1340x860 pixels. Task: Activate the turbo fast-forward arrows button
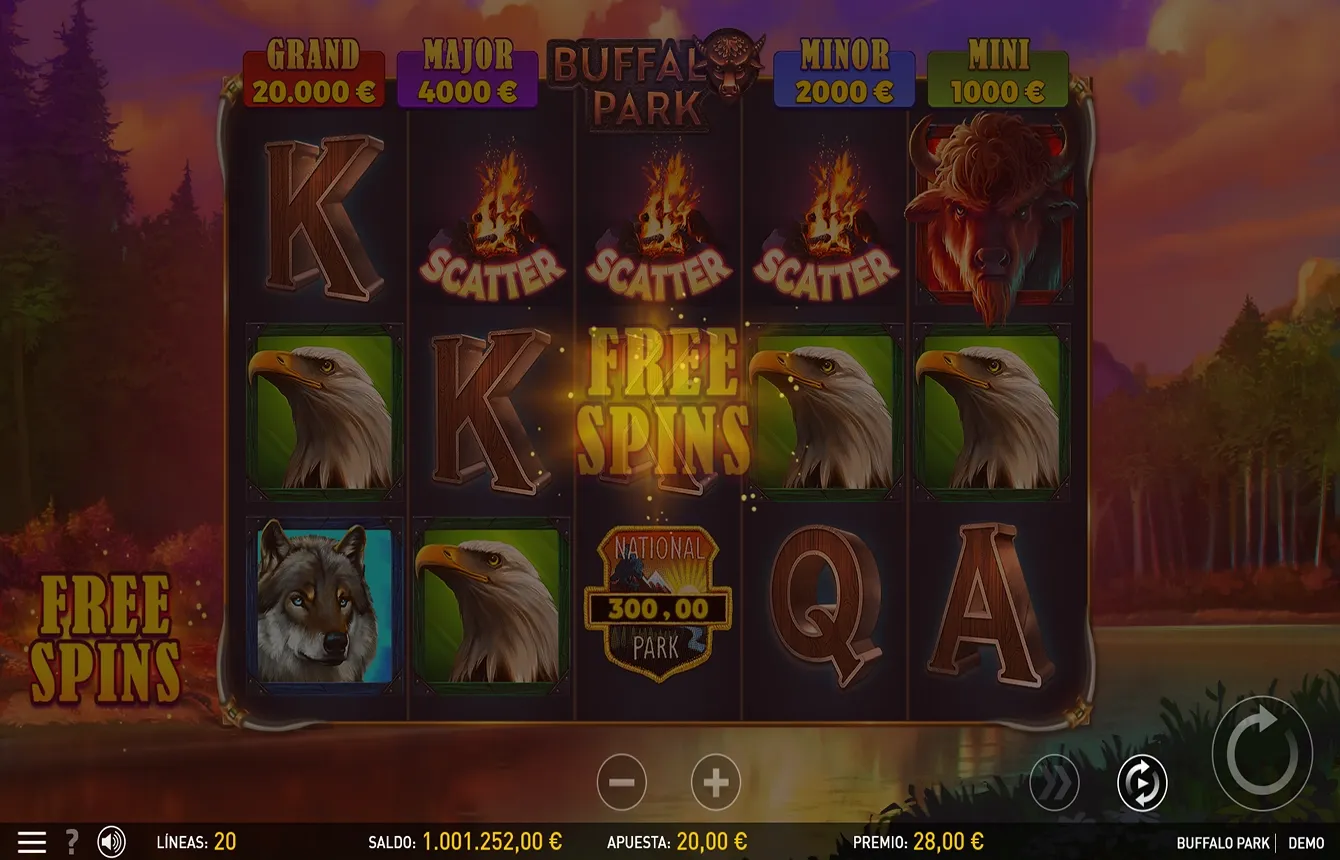coord(1055,783)
